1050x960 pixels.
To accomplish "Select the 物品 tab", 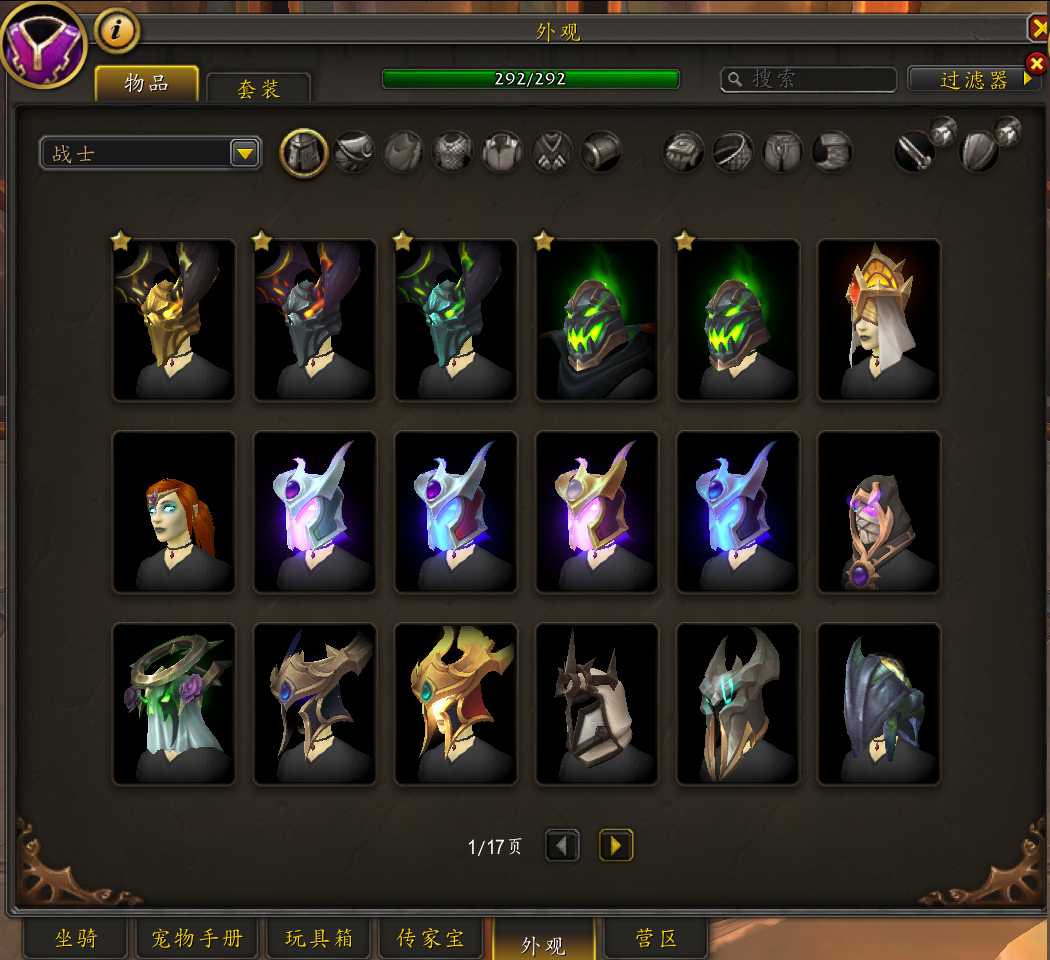I will (x=146, y=84).
